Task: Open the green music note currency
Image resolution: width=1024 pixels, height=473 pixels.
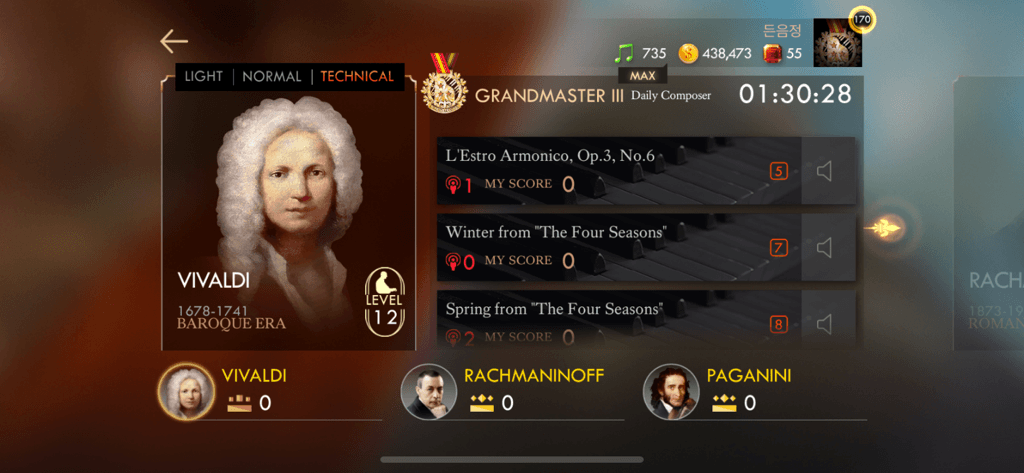Action: [625, 53]
